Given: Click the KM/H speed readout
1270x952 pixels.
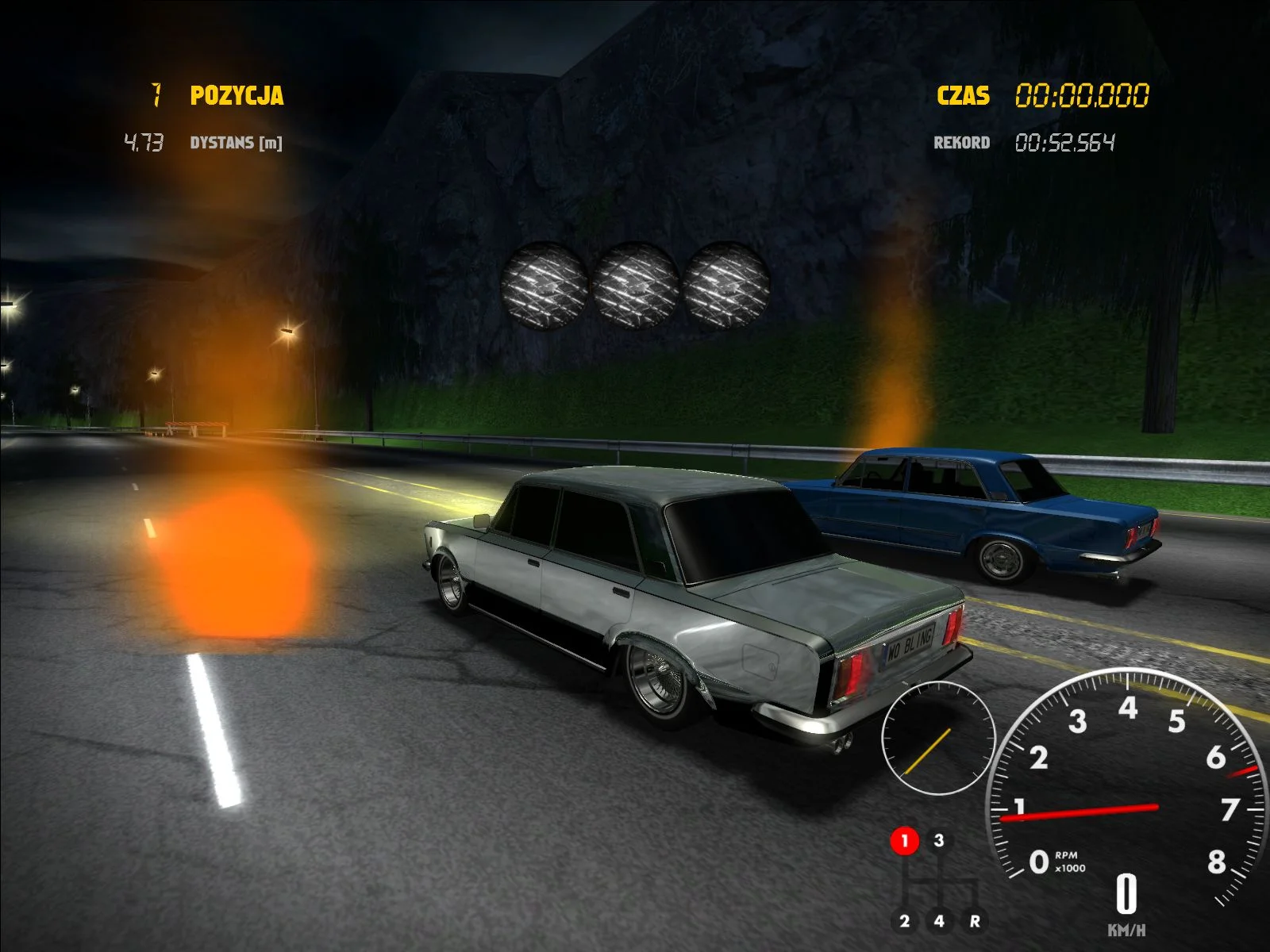Looking at the screenshot, I should [1126, 904].
